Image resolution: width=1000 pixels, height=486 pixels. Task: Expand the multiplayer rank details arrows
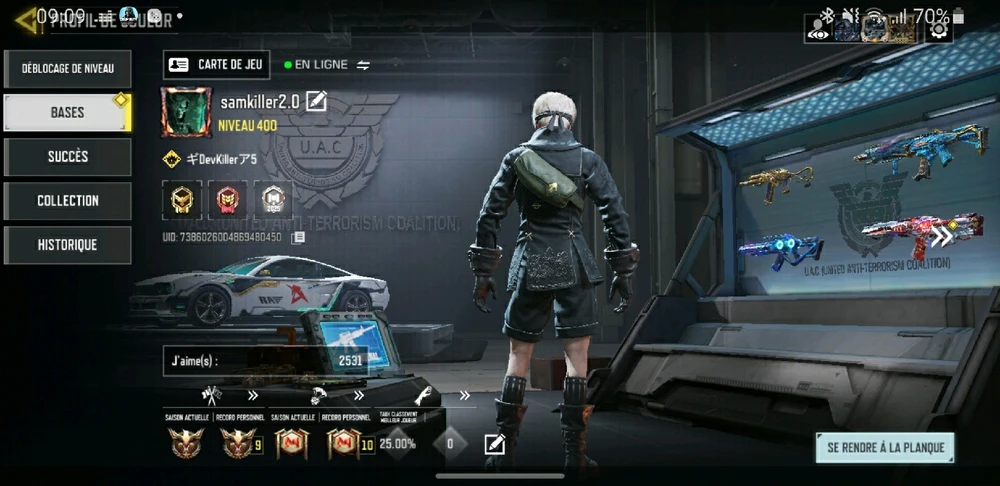tap(253, 395)
